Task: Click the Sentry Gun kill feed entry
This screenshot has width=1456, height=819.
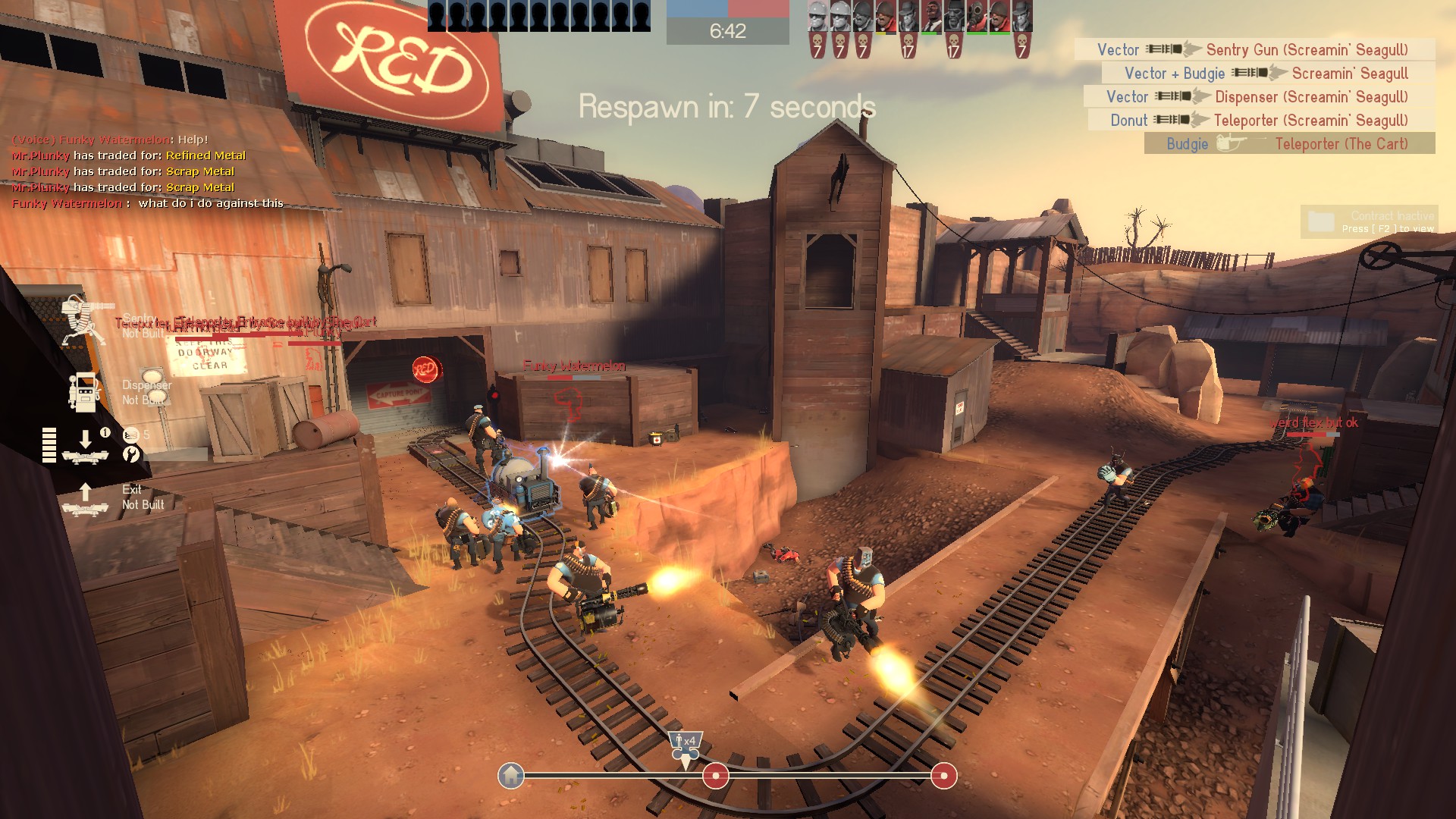Action: (x=1254, y=50)
